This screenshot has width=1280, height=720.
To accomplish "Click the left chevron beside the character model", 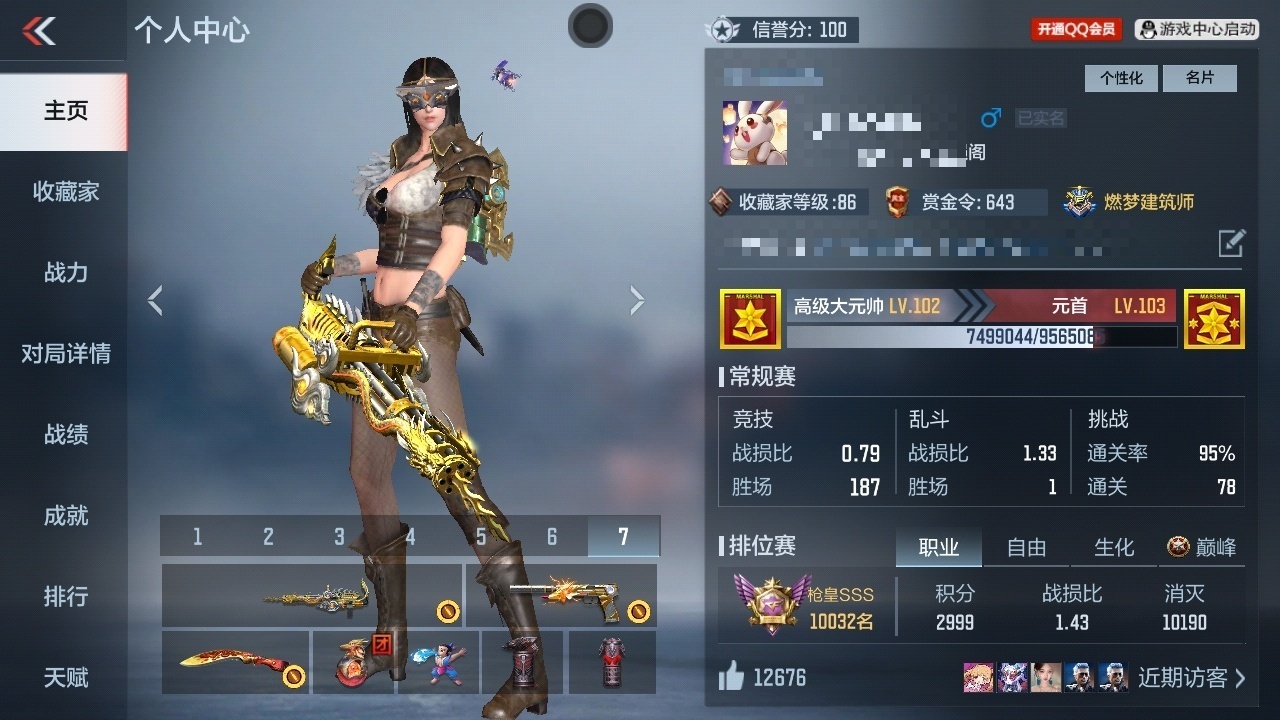I will pyautogui.click(x=156, y=300).
